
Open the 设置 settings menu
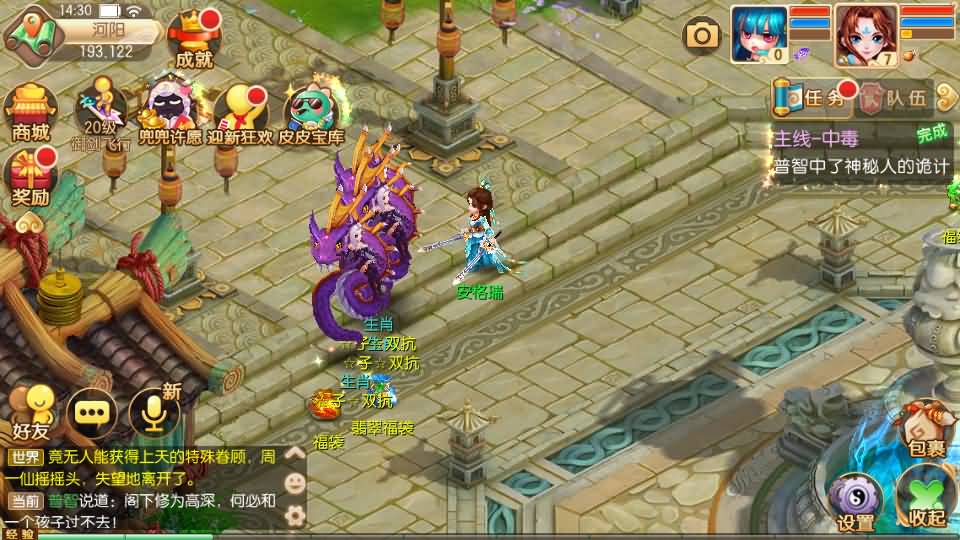pyautogui.click(x=856, y=501)
